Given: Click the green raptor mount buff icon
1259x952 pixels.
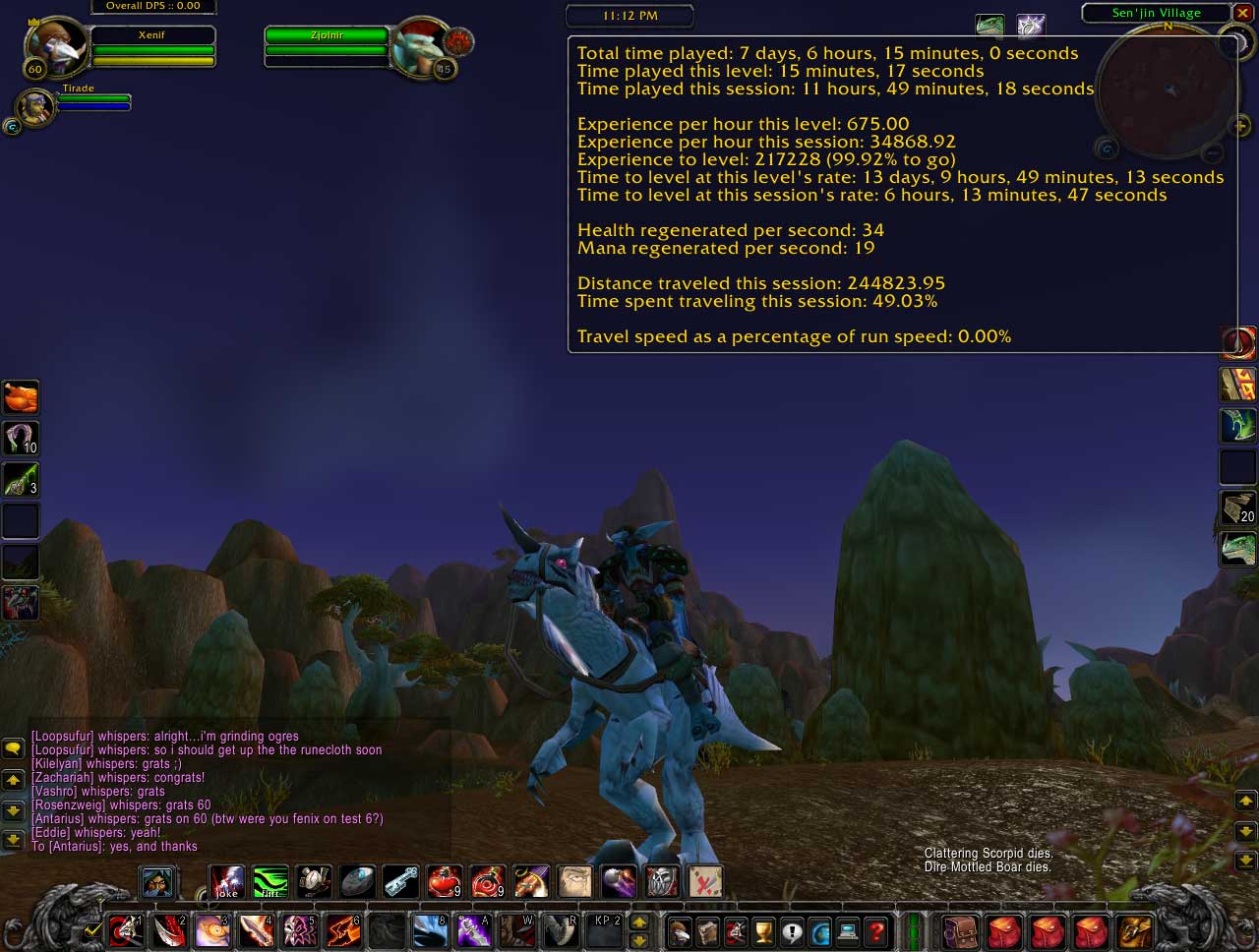Looking at the screenshot, I should 989,26.
